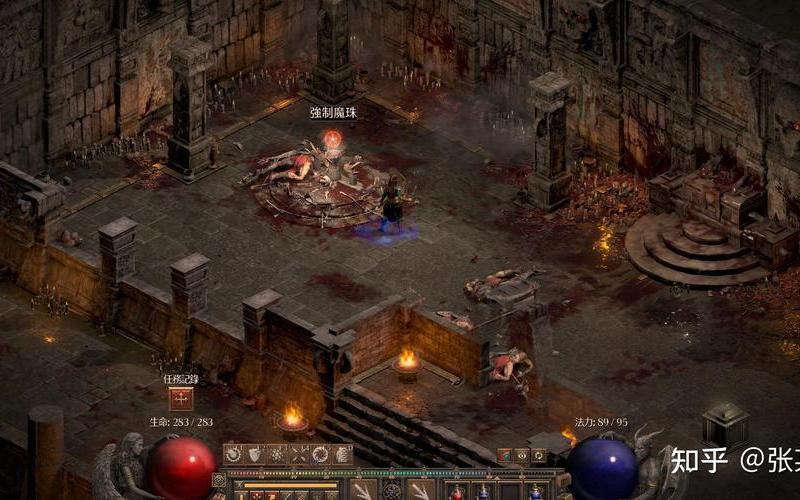Choose the left claw attack skill button

pyautogui.click(x=364, y=490)
